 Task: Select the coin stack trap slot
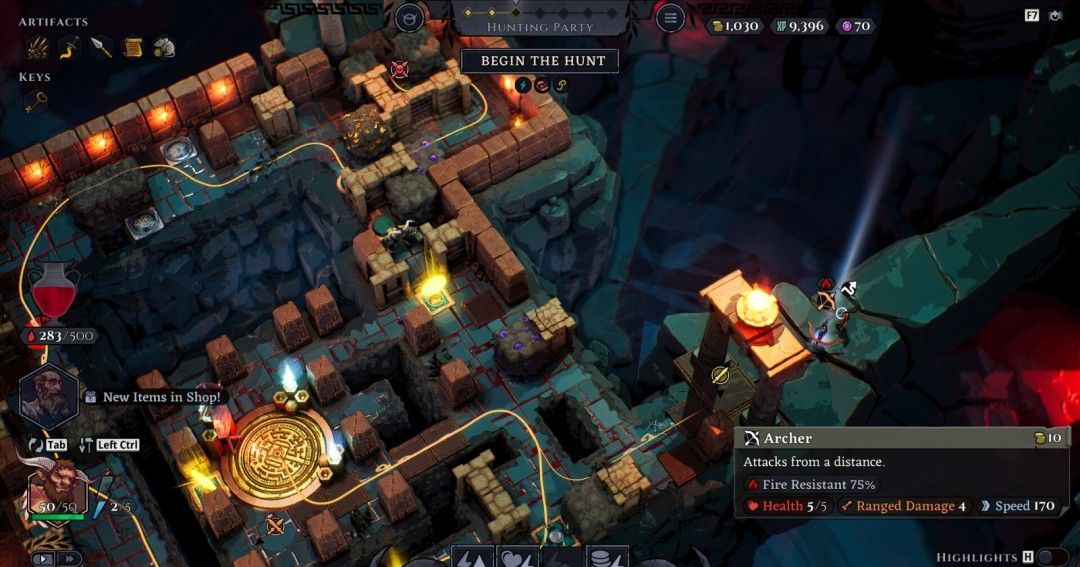(x=606, y=558)
